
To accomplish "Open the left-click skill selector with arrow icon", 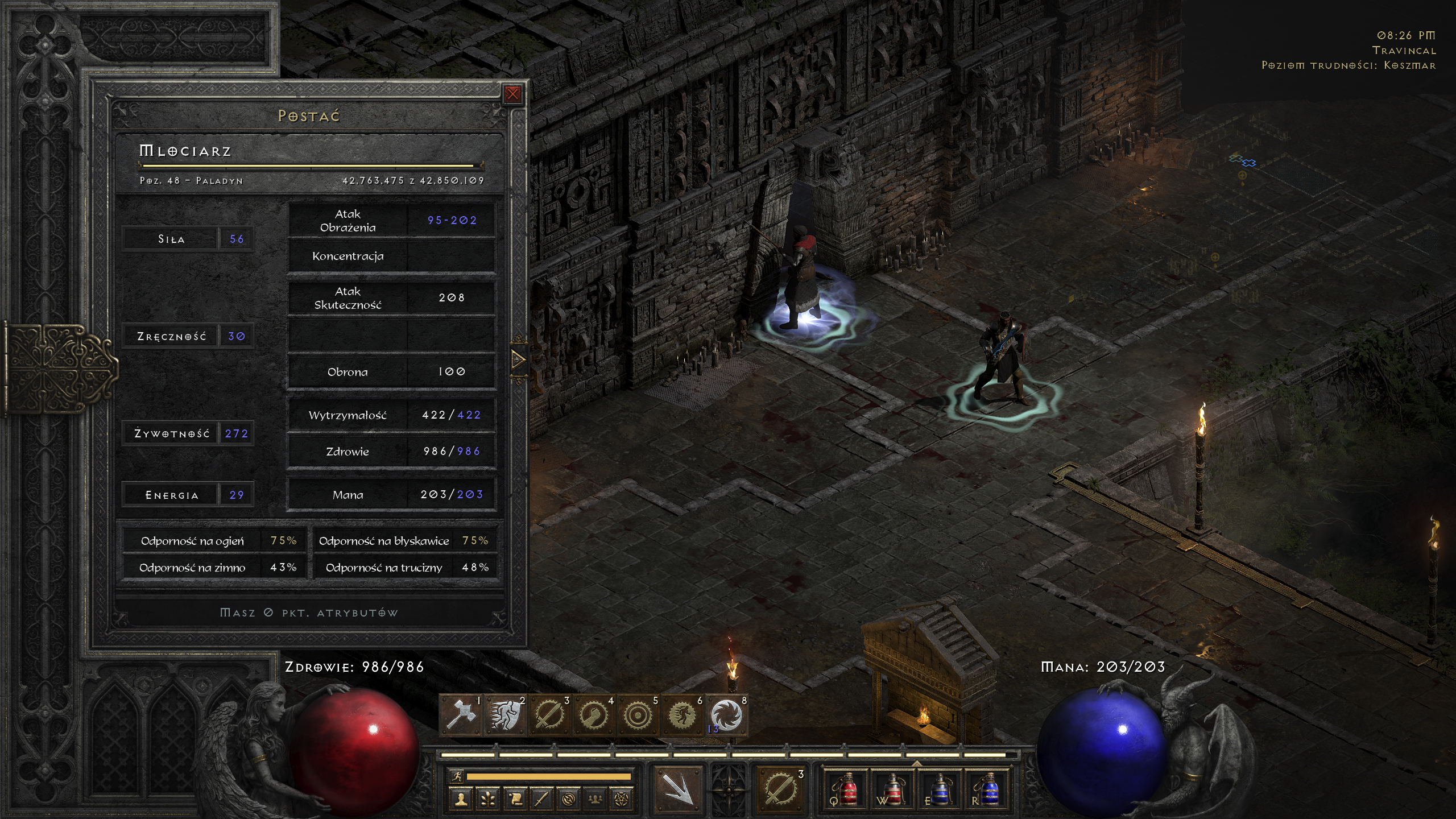I will click(678, 789).
